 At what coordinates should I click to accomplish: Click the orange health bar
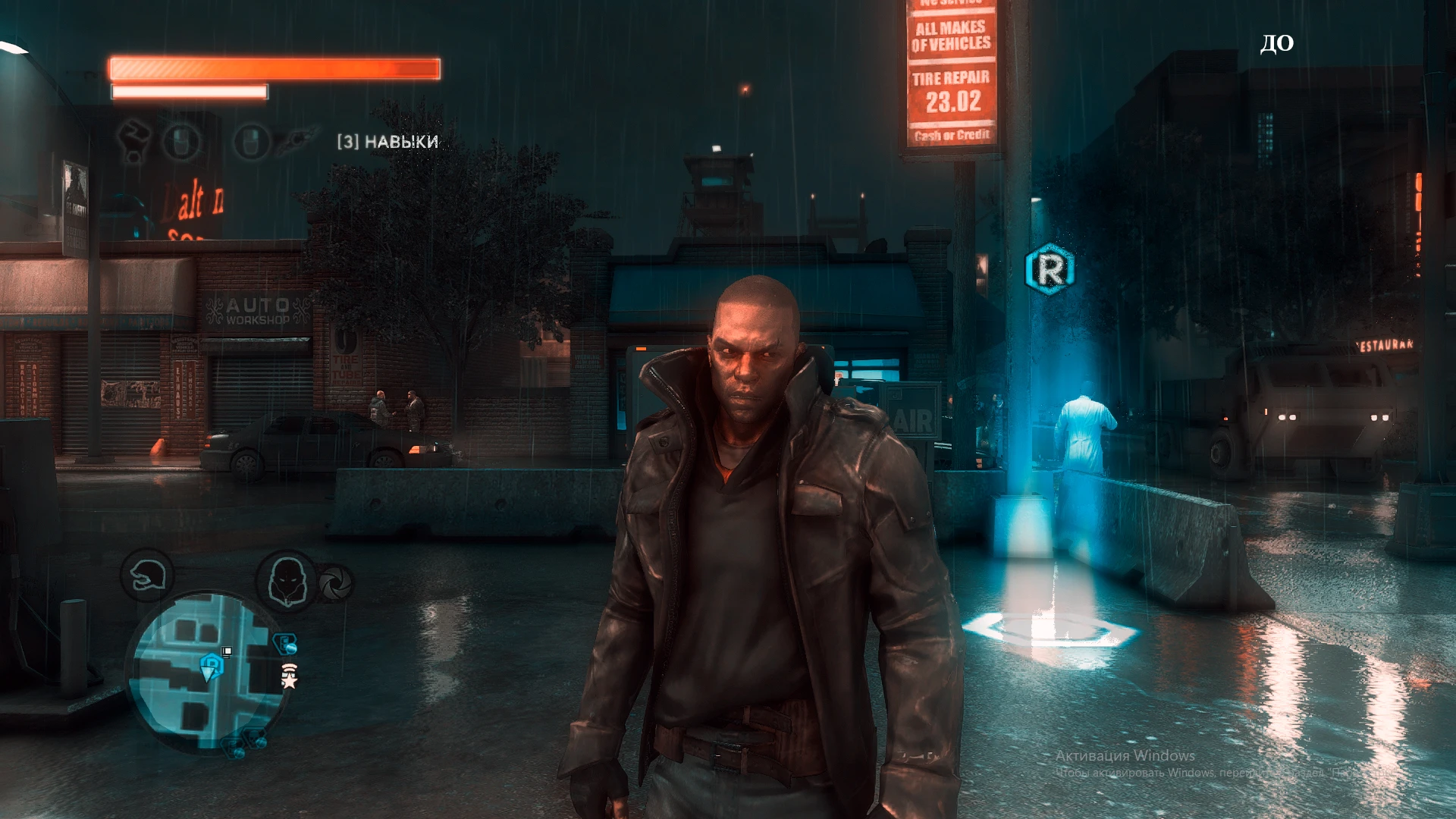(273, 67)
